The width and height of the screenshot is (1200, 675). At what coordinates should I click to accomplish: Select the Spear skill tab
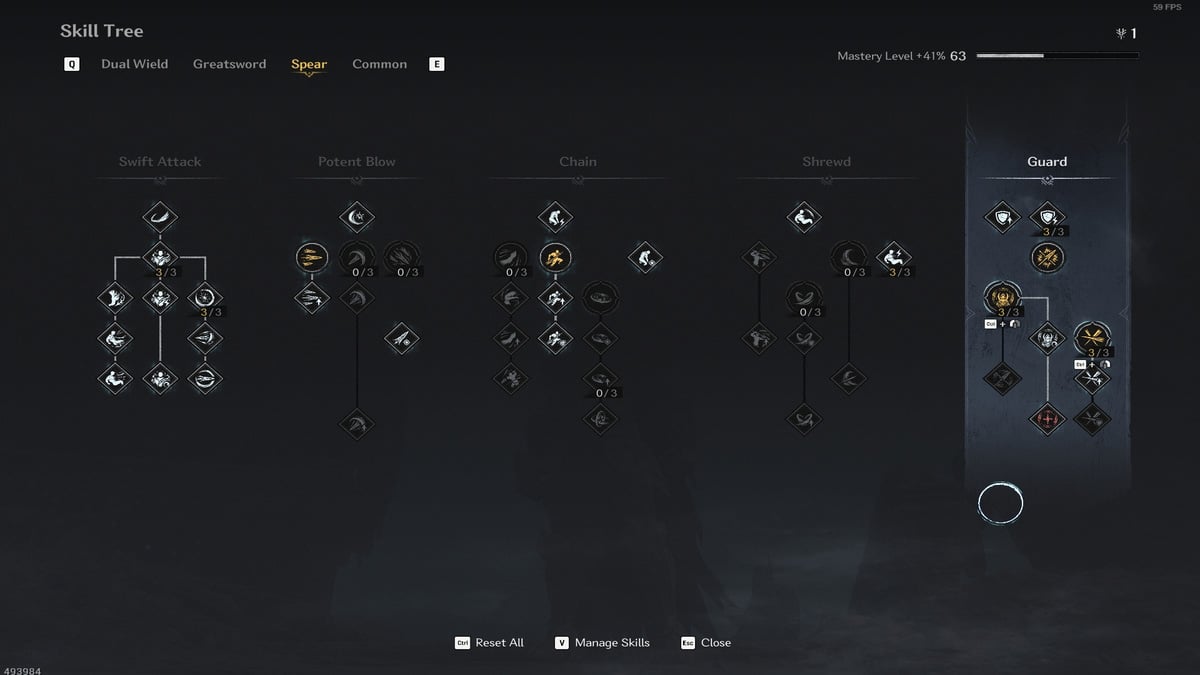pyautogui.click(x=309, y=64)
